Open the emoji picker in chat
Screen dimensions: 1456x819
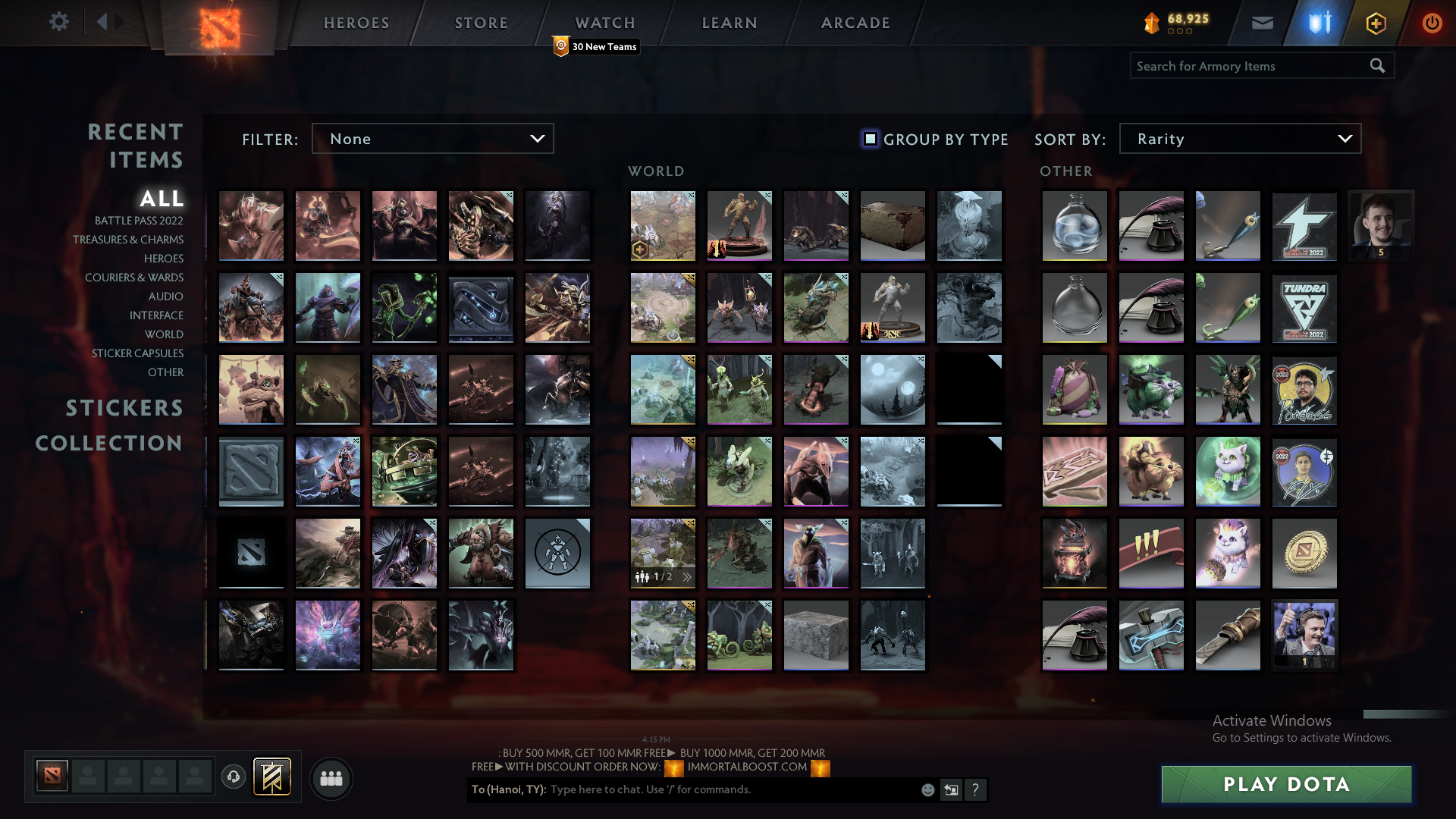tap(927, 789)
